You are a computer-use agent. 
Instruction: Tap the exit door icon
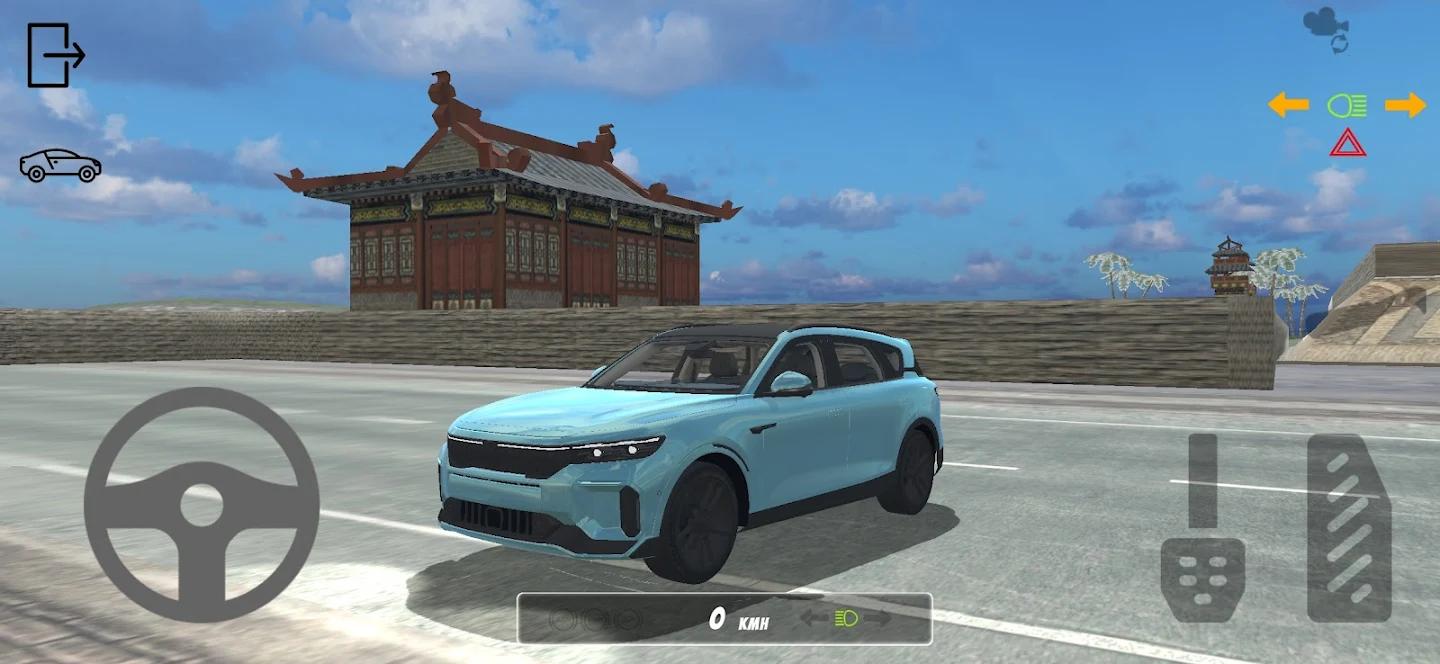coord(55,55)
